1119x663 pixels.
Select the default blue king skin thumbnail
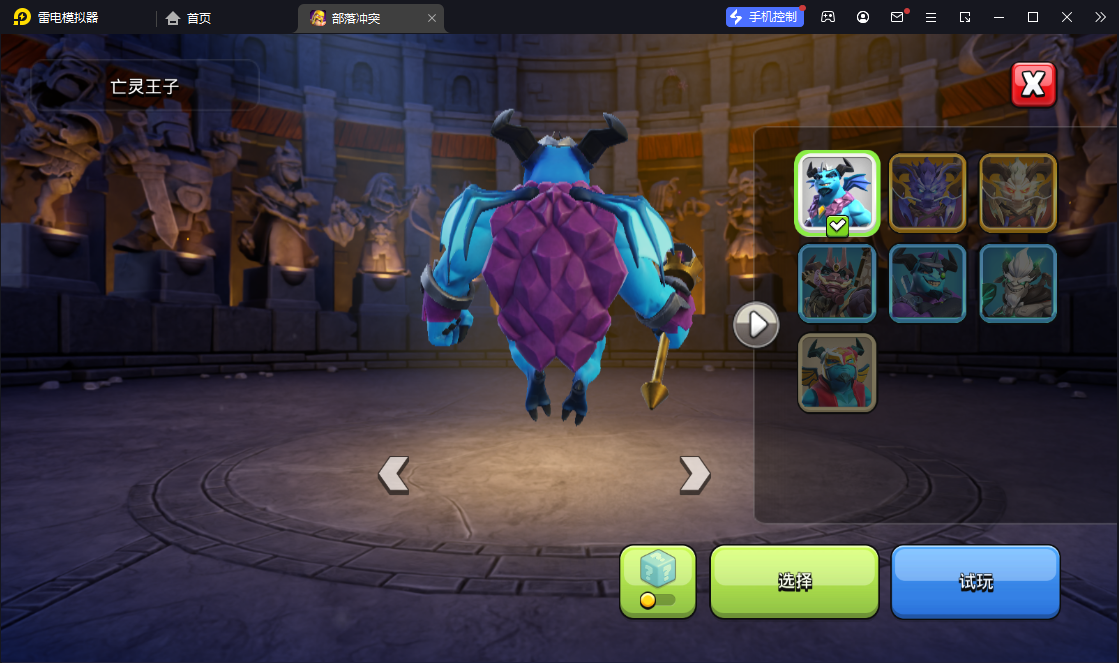[x=837, y=194]
